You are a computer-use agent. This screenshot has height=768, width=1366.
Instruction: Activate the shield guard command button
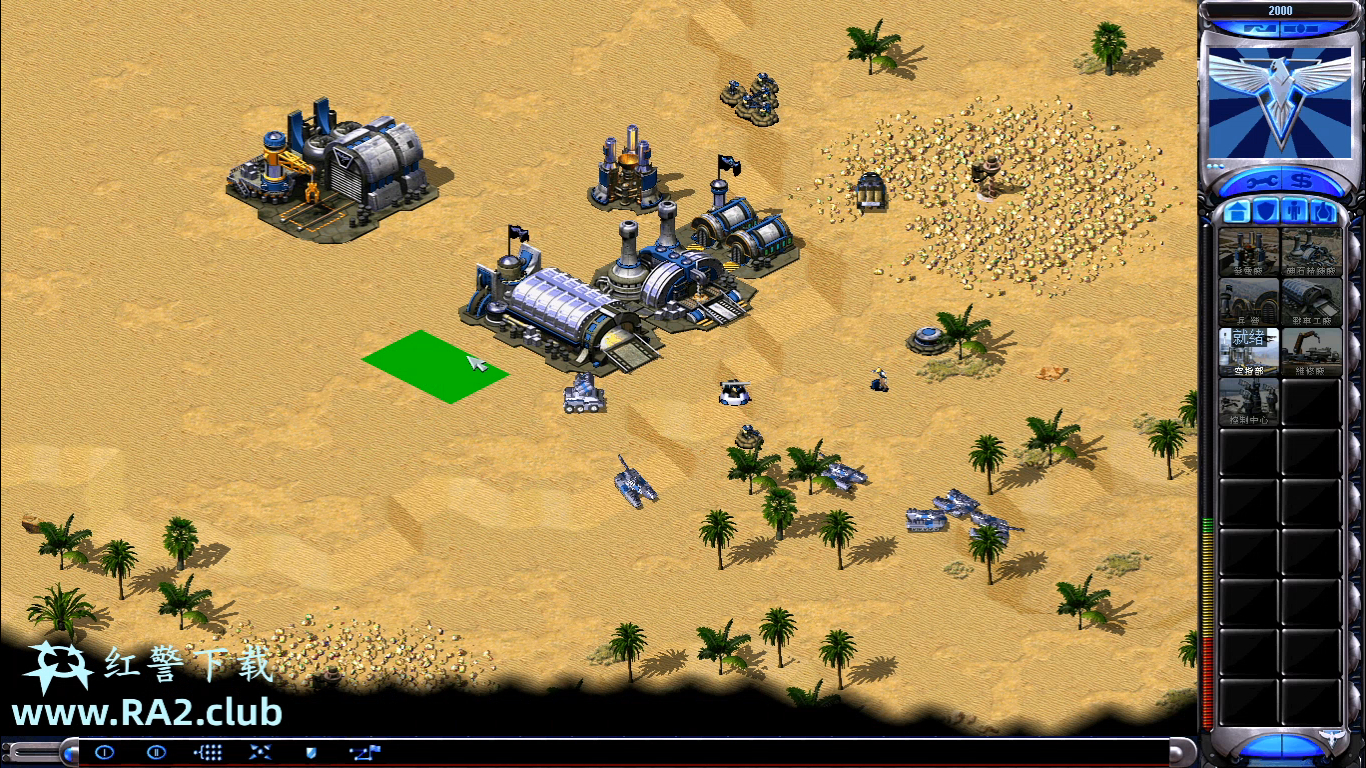point(311,752)
